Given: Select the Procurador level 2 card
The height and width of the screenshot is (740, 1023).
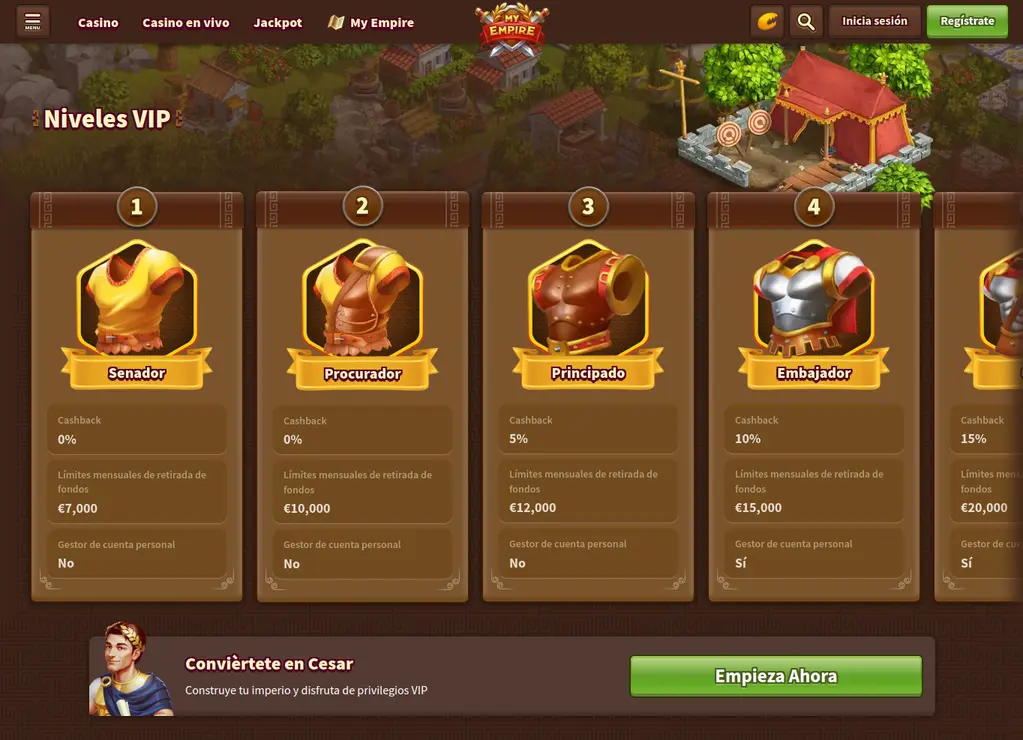Looking at the screenshot, I should coord(363,400).
